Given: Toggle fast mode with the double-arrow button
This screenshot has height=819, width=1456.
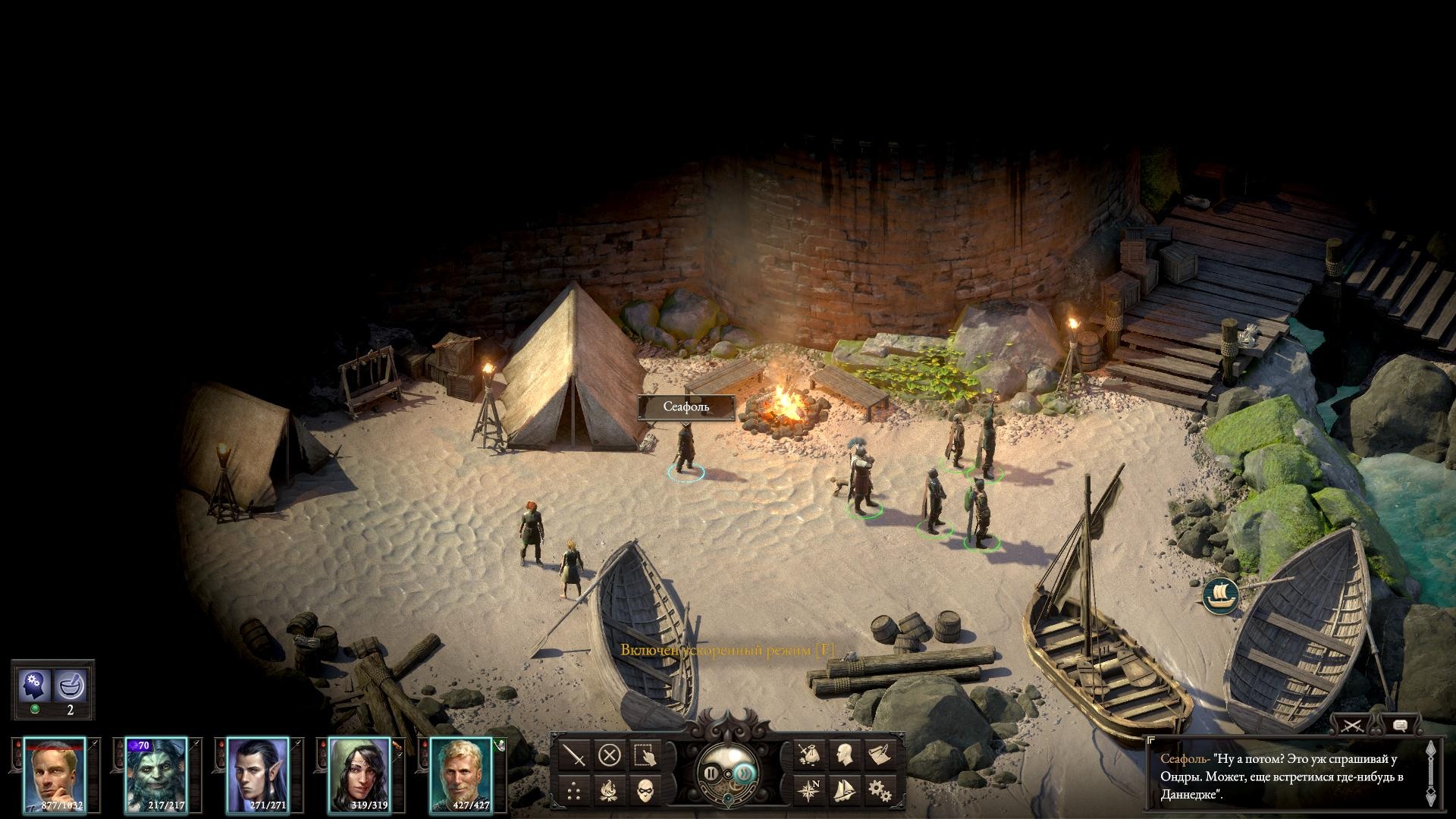Looking at the screenshot, I should tap(745, 773).
